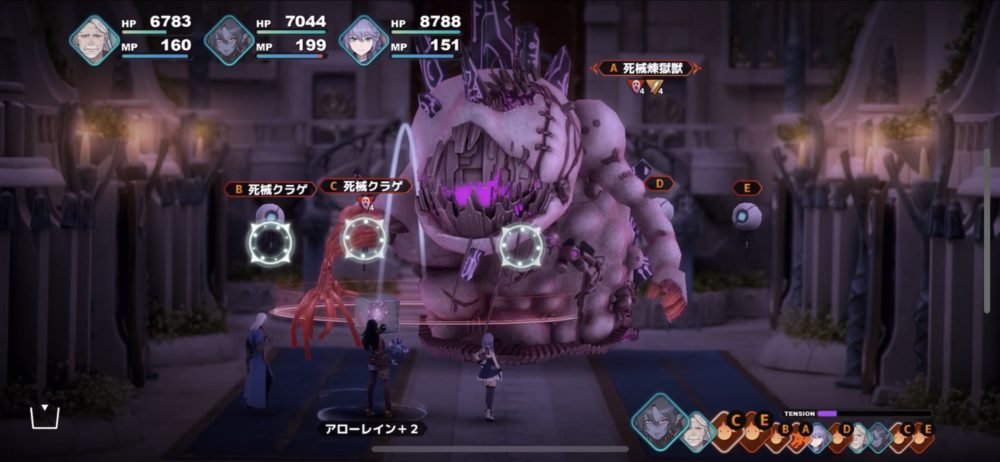Image resolution: width=1000 pixels, height=462 pixels.
Task: Choose the enemy D marker
Action: (655, 184)
